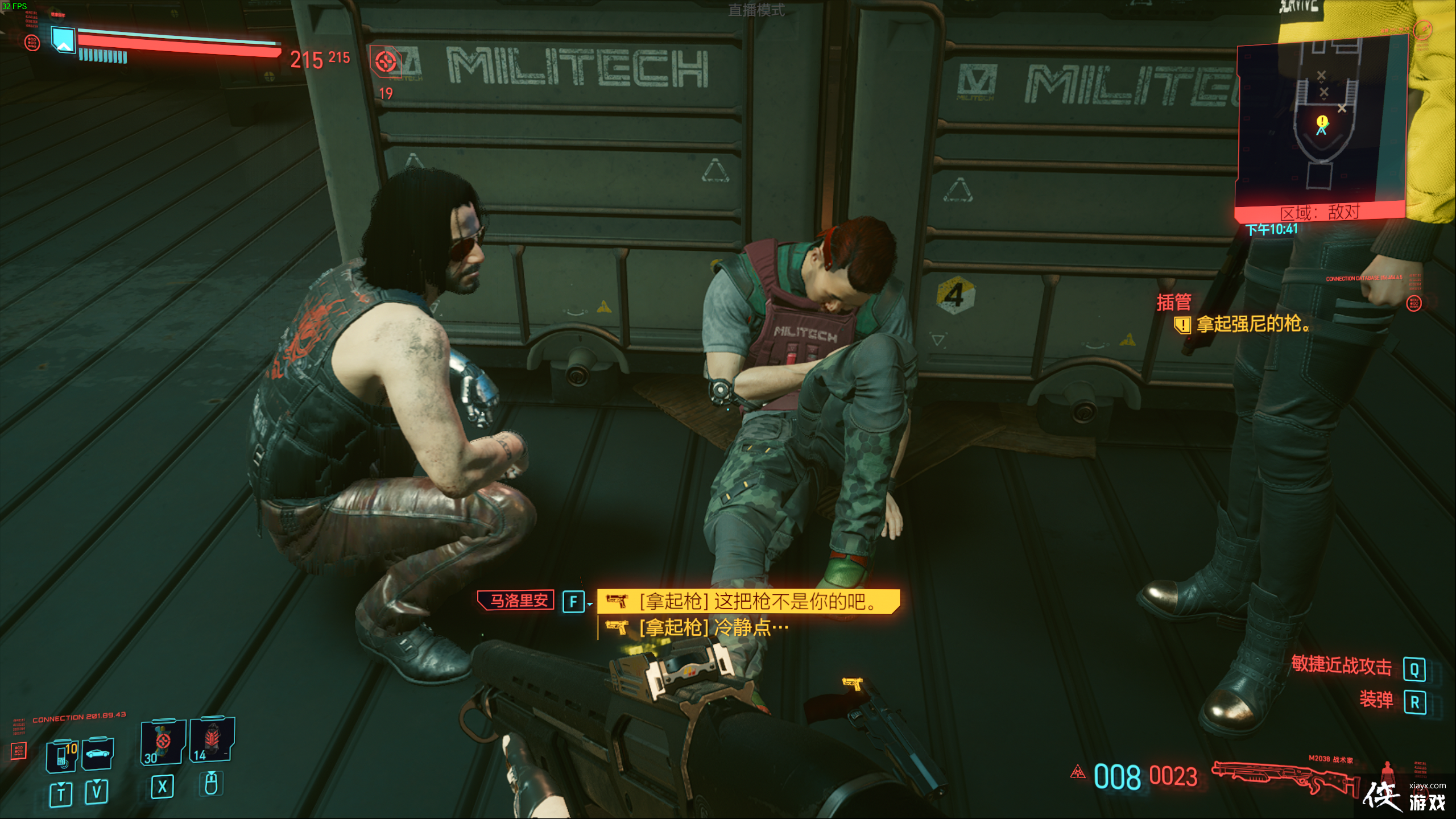The width and height of the screenshot is (1456, 819).
Task: Choose the reply "这把枪不是你的吧"
Action: point(748,601)
